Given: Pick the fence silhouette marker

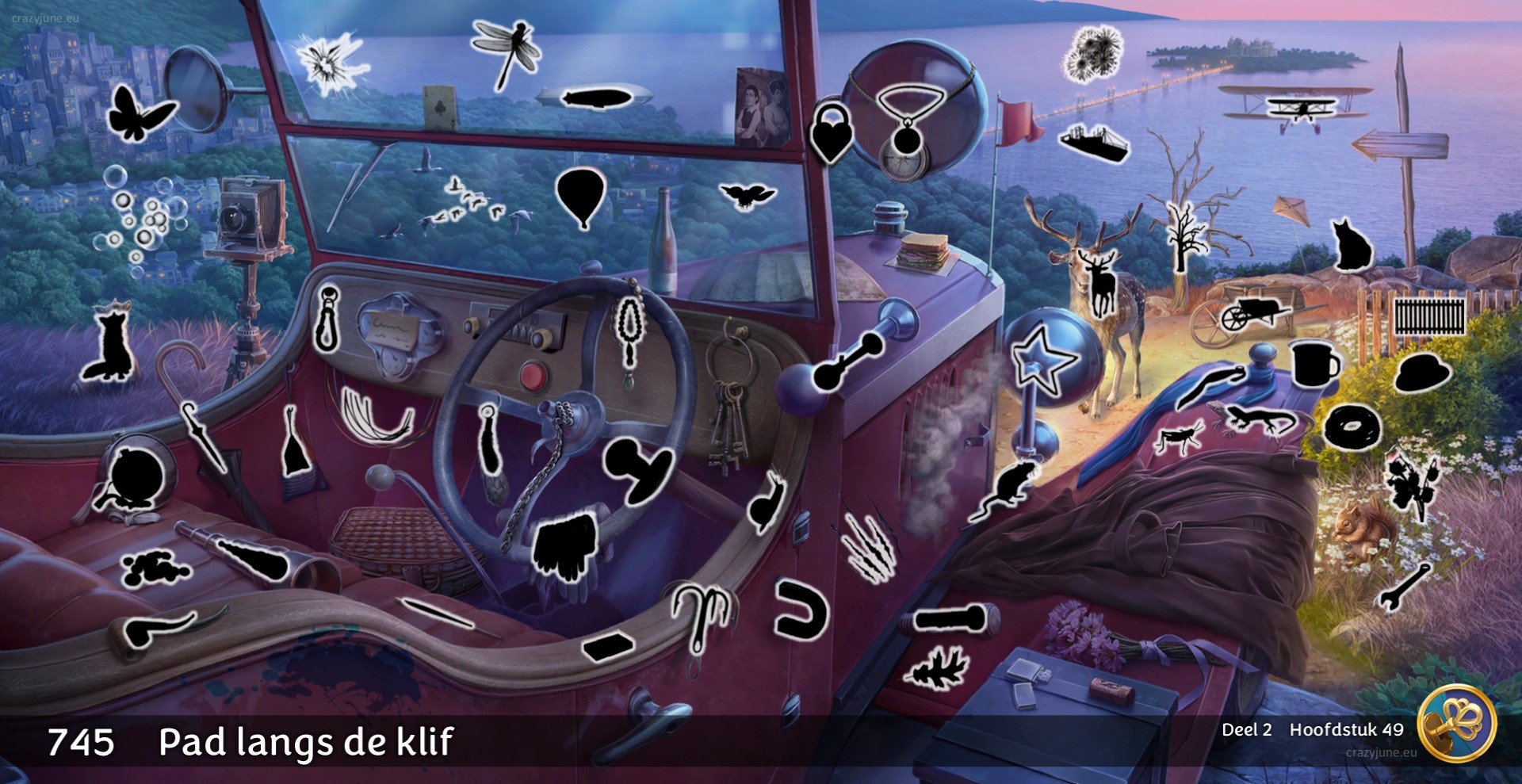Looking at the screenshot, I should [1429, 316].
